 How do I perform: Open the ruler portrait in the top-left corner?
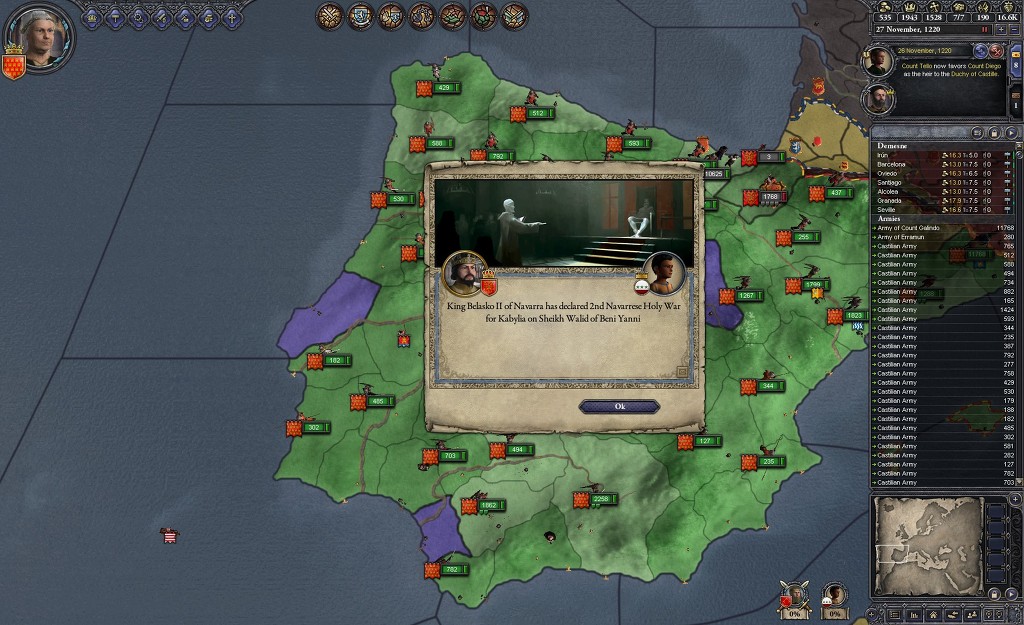[41, 36]
